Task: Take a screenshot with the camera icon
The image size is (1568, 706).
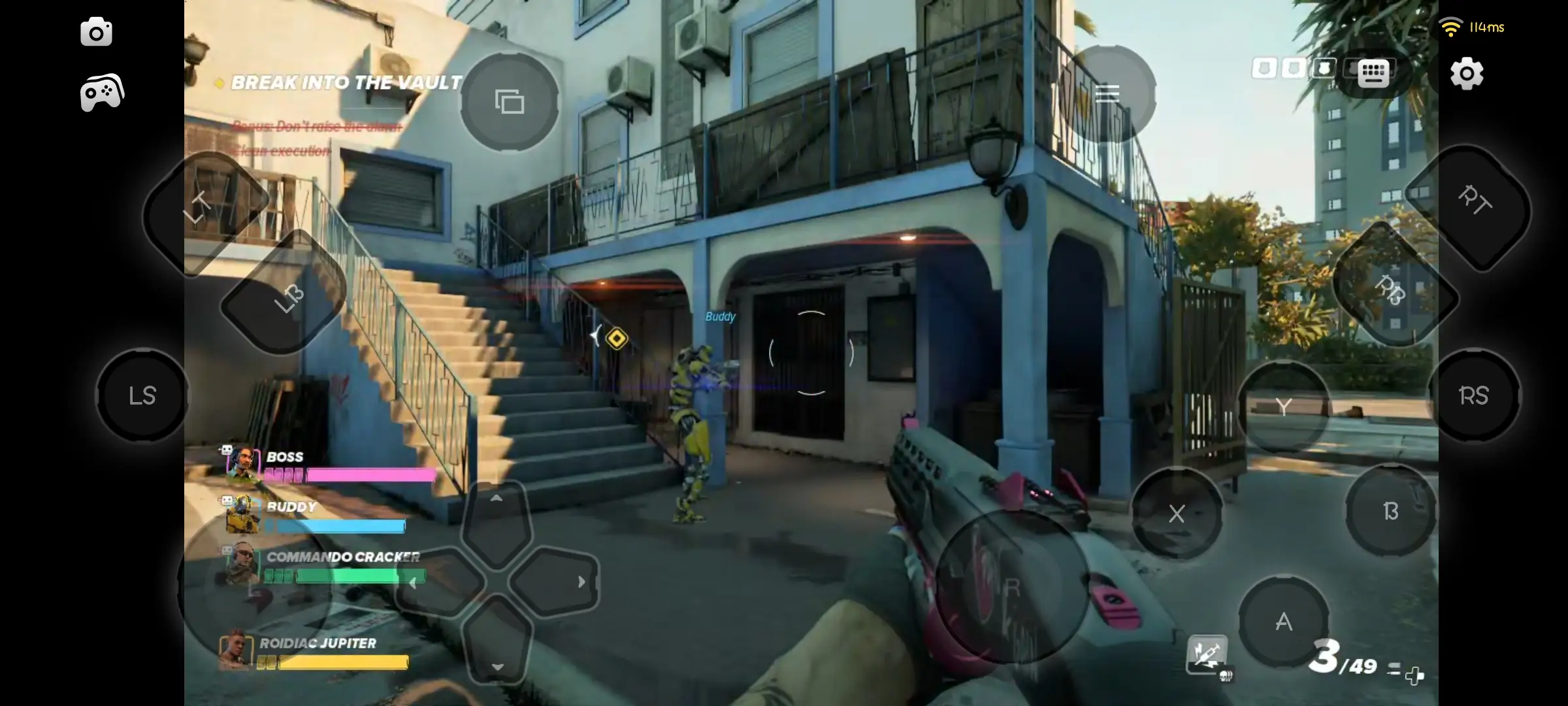Action: (96, 32)
